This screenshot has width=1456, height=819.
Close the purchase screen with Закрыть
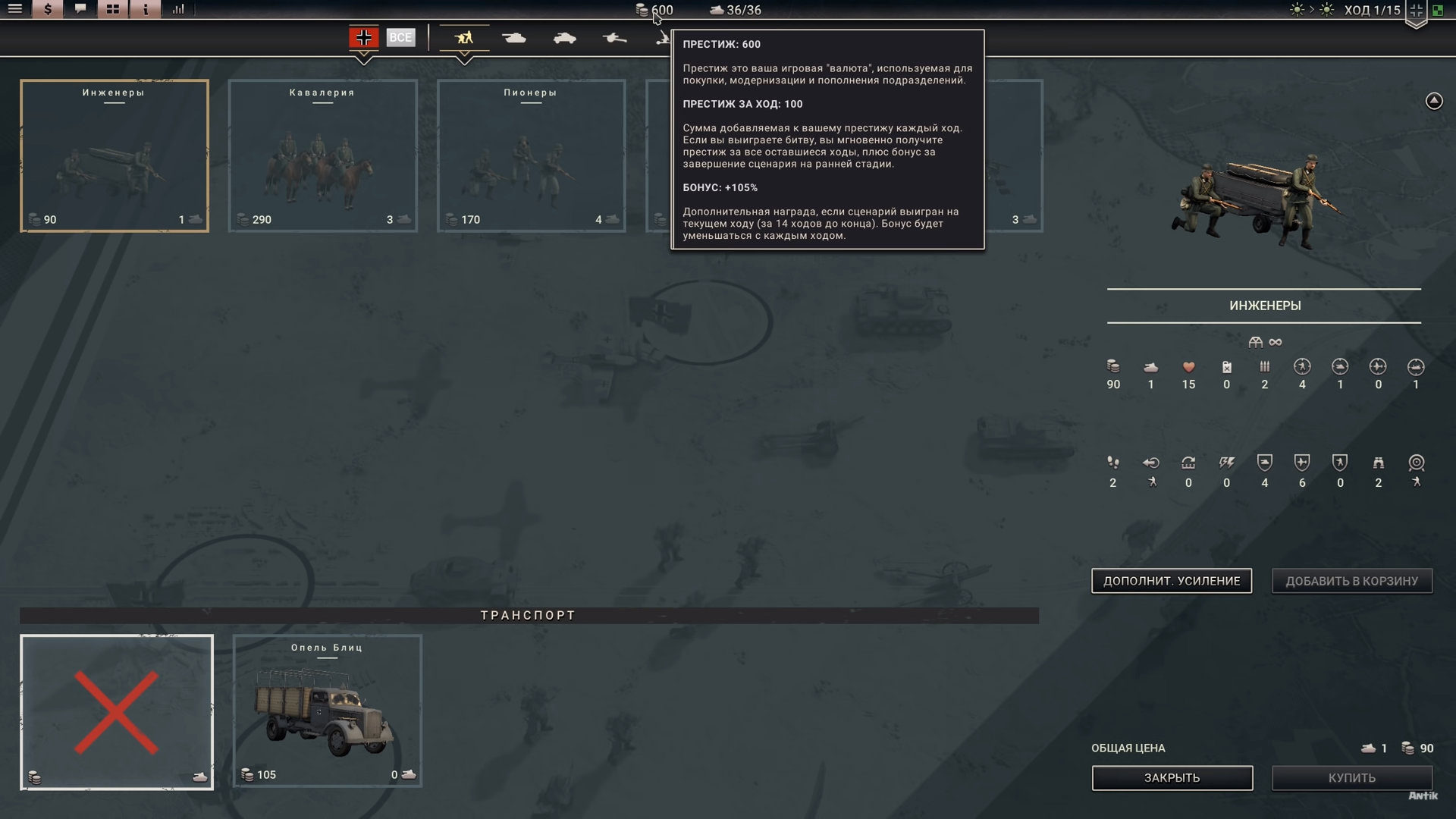coord(1172,778)
